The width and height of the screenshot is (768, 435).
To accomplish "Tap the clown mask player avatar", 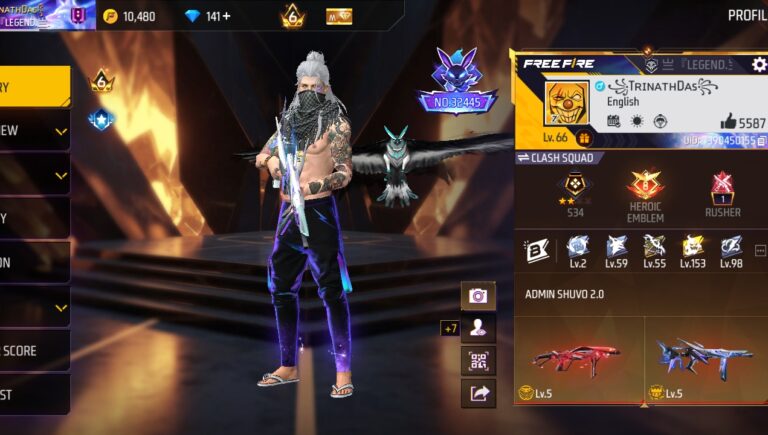I will pyautogui.click(x=566, y=103).
